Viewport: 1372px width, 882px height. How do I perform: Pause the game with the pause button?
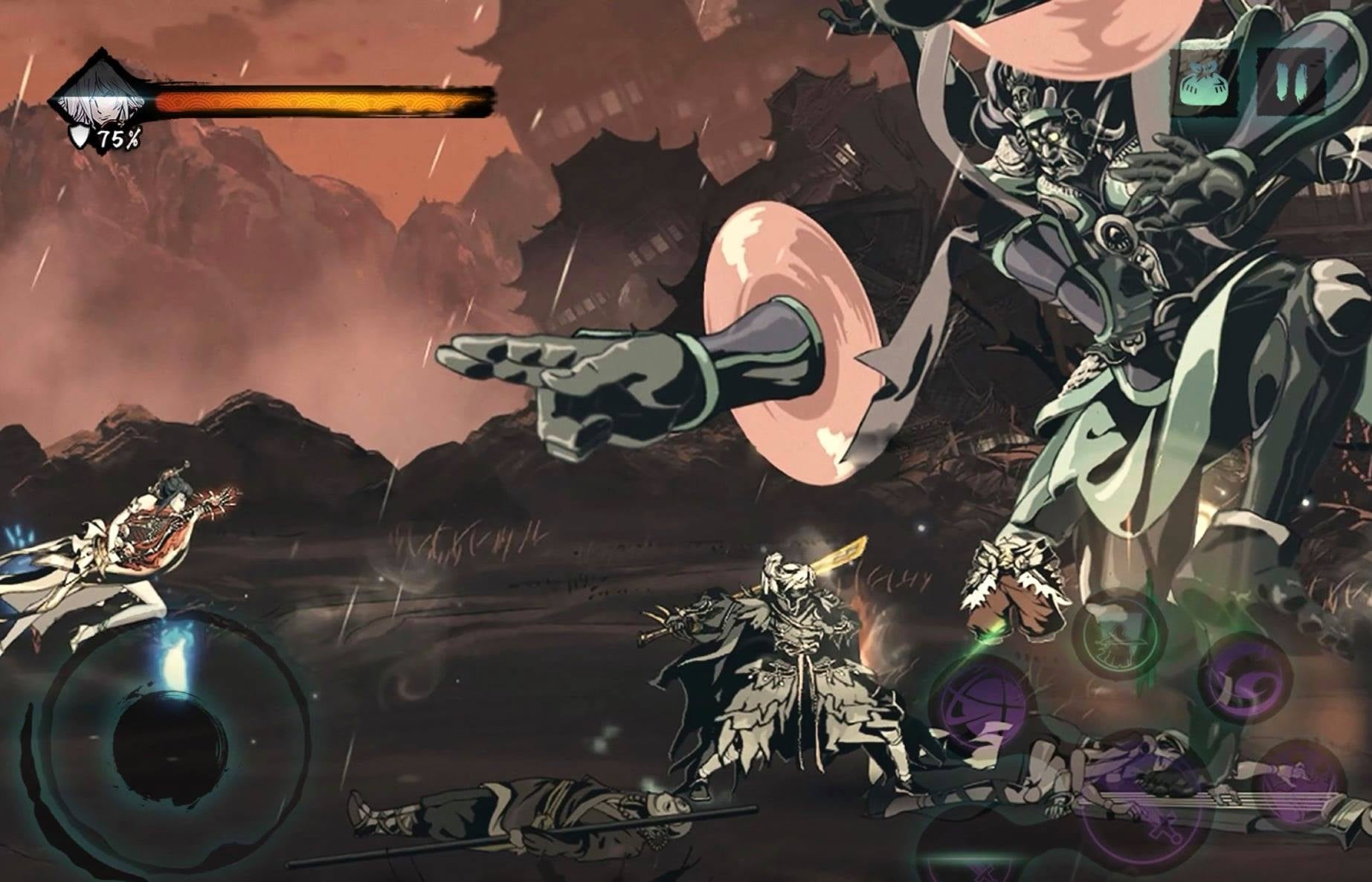pyautogui.click(x=1291, y=81)
